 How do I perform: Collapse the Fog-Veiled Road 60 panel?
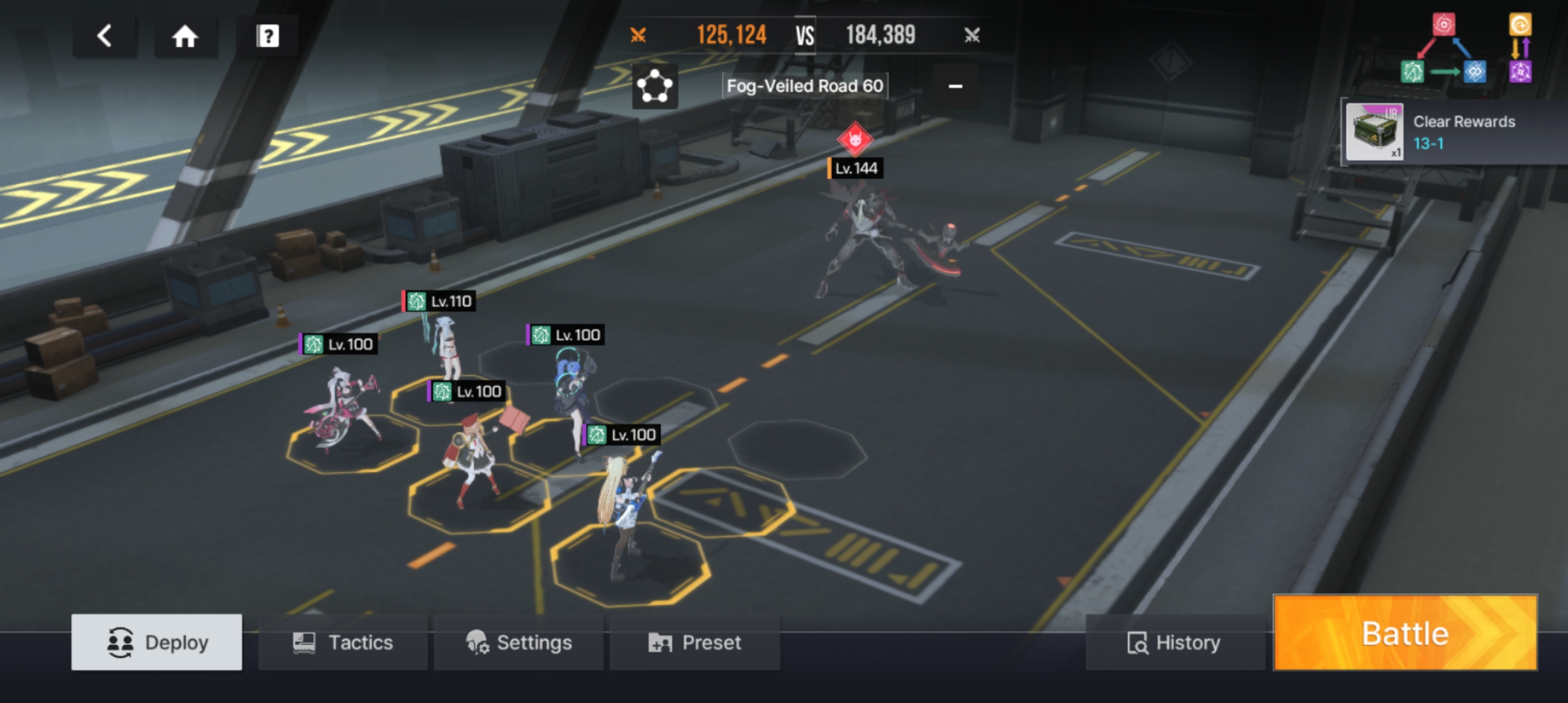(x=955, y=86)
